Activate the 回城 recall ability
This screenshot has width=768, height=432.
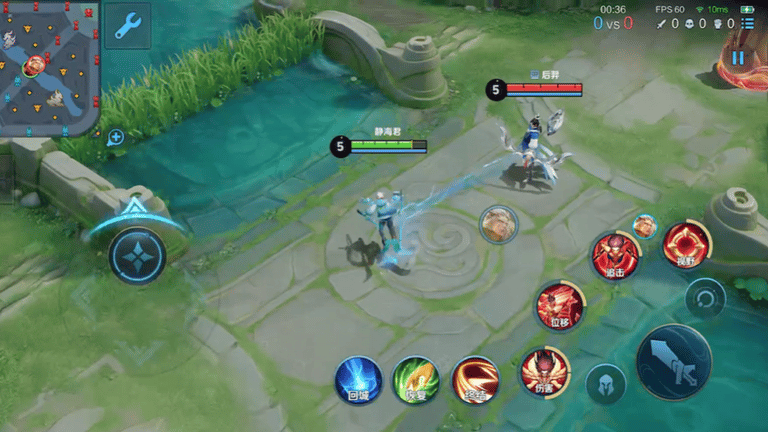pyautogui.click(x=358, y=379)
